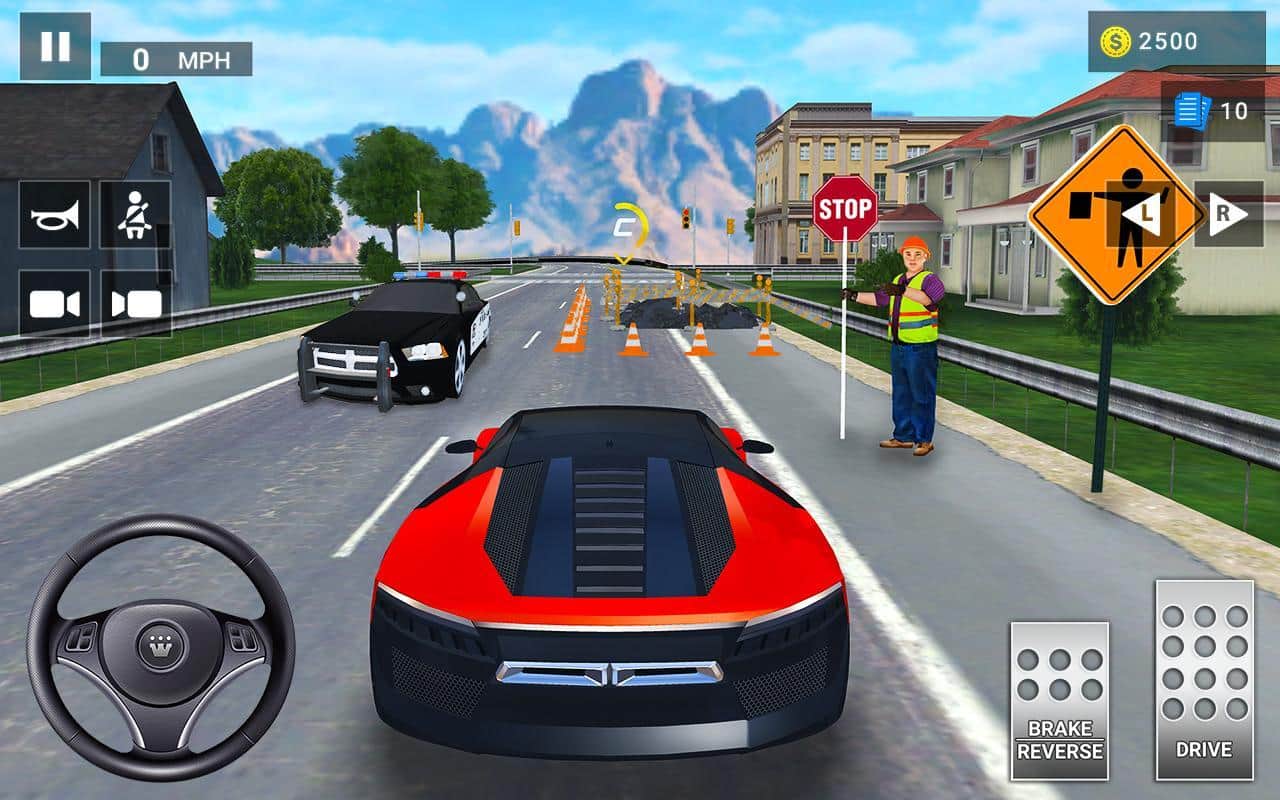
Task: Pause the game
Action: tap(55, 46)
